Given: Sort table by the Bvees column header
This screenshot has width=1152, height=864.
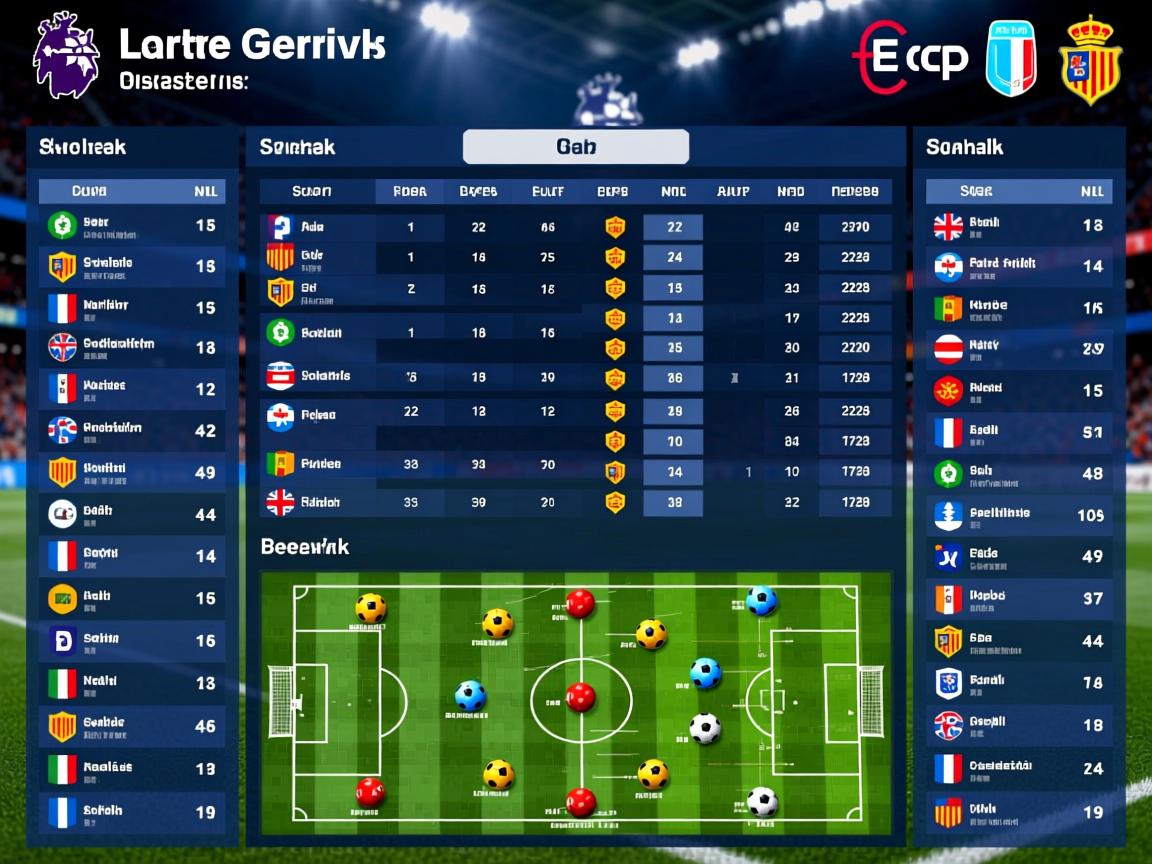Looking at the screenshot, I should 478,191.
